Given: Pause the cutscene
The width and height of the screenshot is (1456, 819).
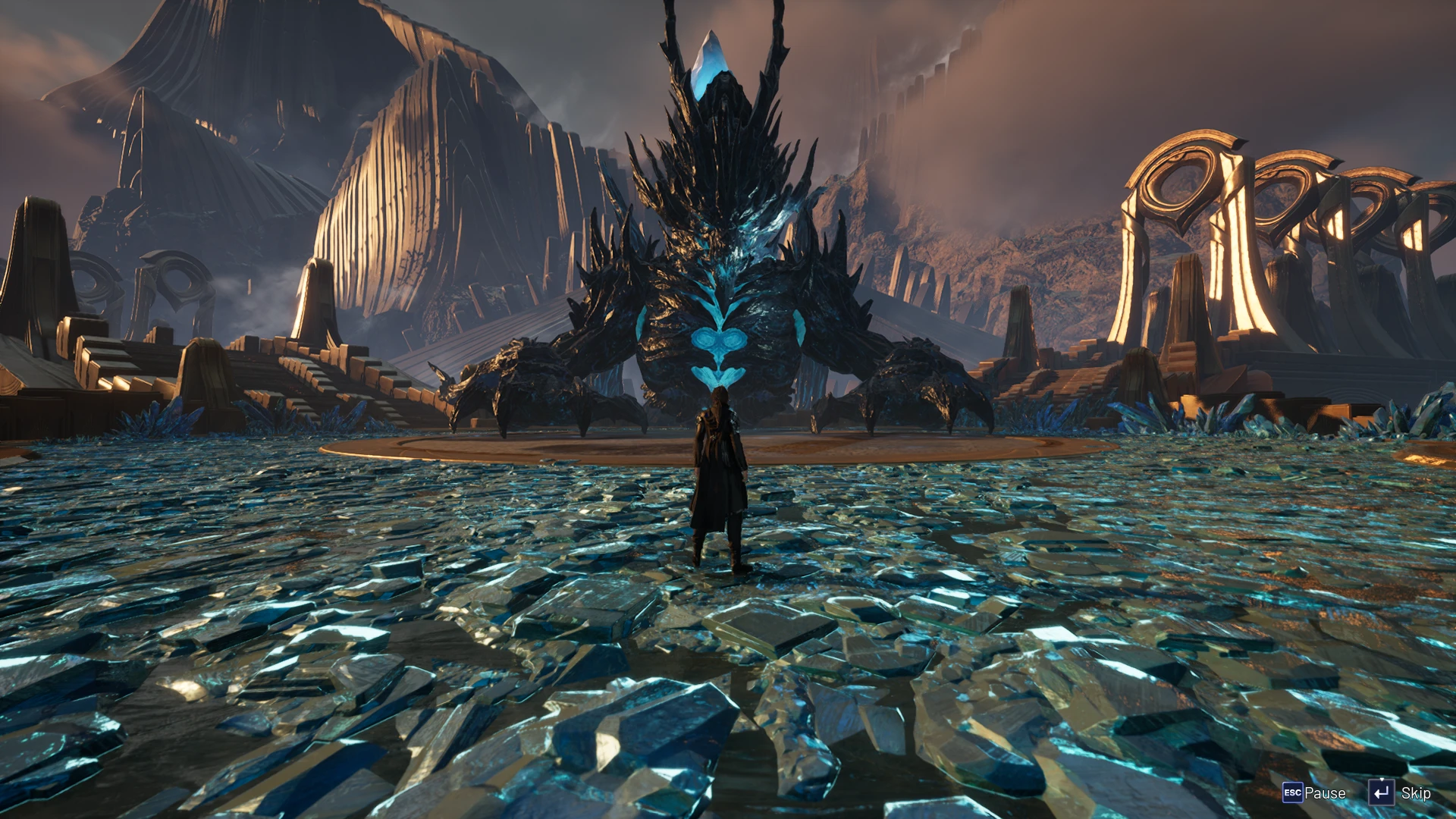Looking at the screenshot, I should pyautogui.click(x=1313, y=793).
